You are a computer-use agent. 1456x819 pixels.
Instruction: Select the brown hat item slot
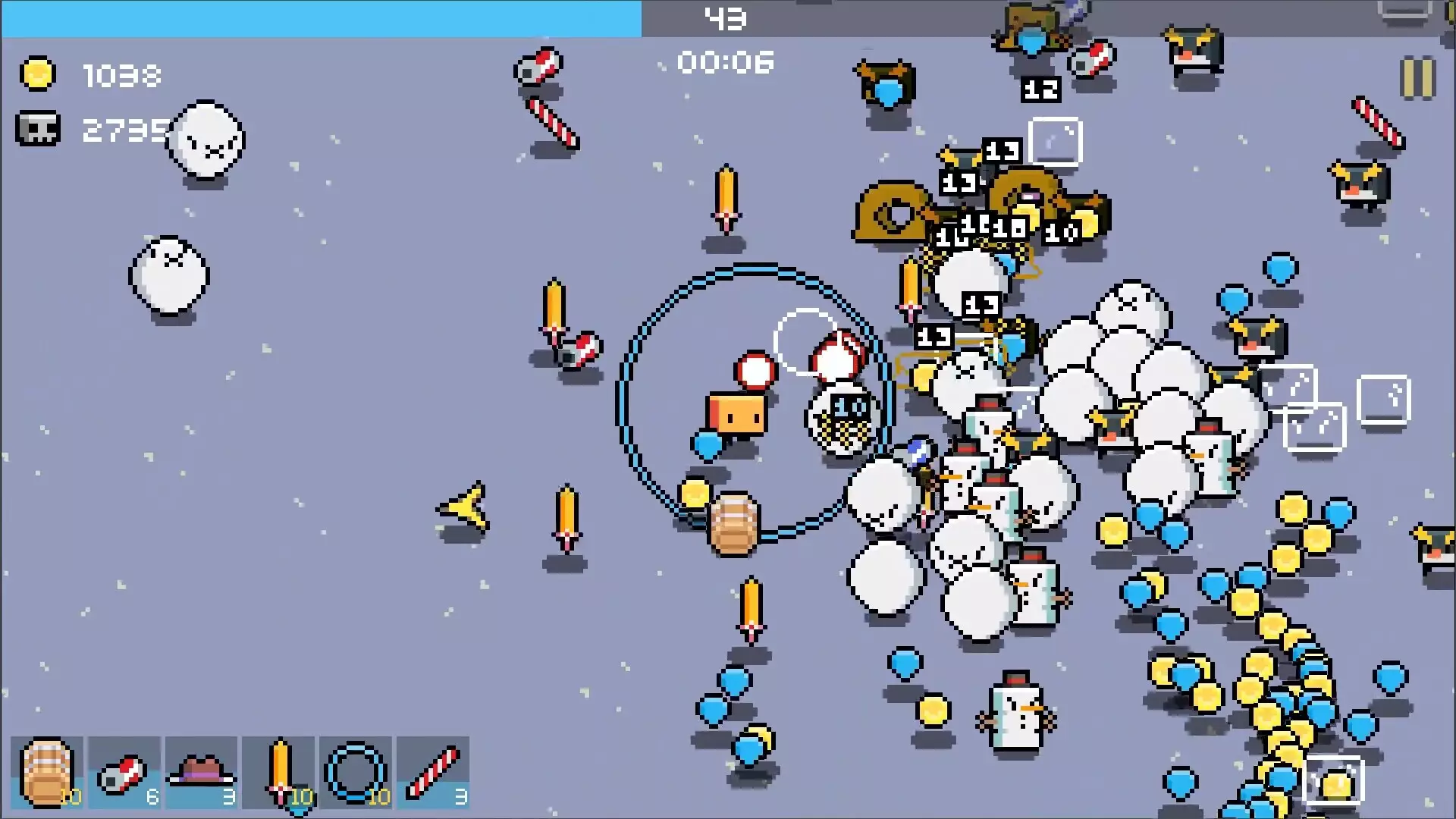pos(201,772)
